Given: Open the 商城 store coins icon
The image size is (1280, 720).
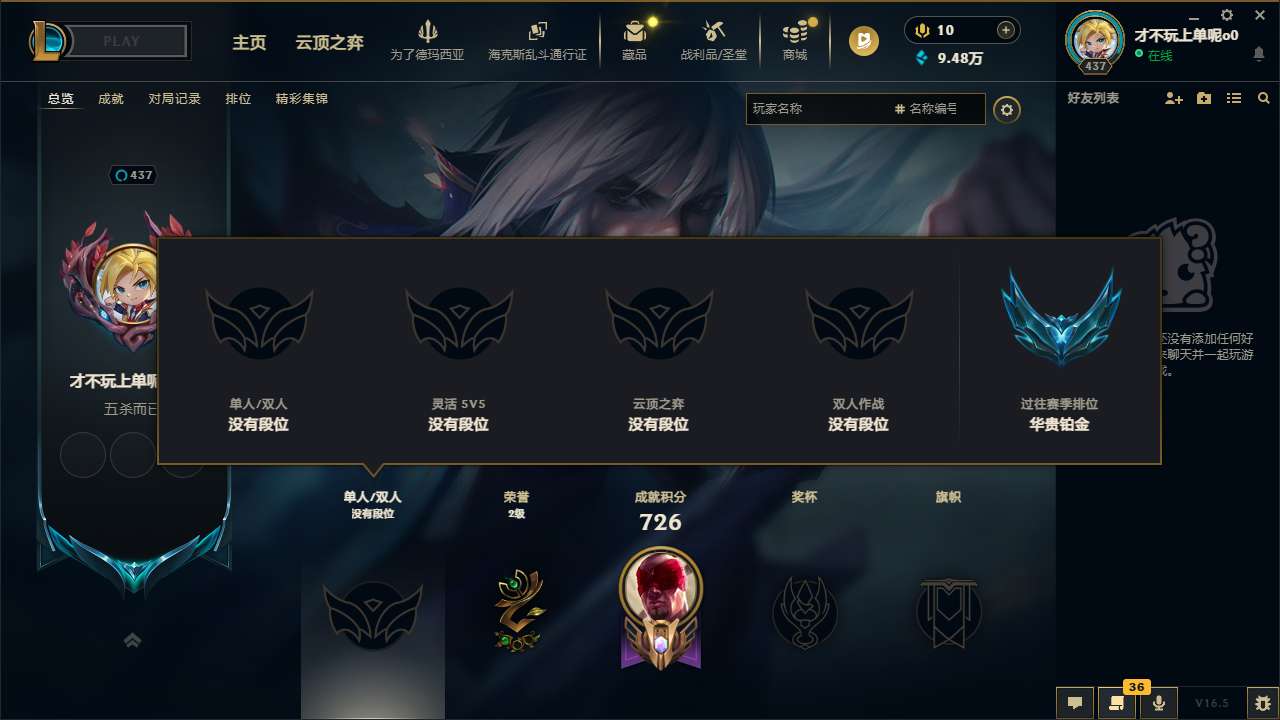Looking at the screenshot, I should 795,32.
